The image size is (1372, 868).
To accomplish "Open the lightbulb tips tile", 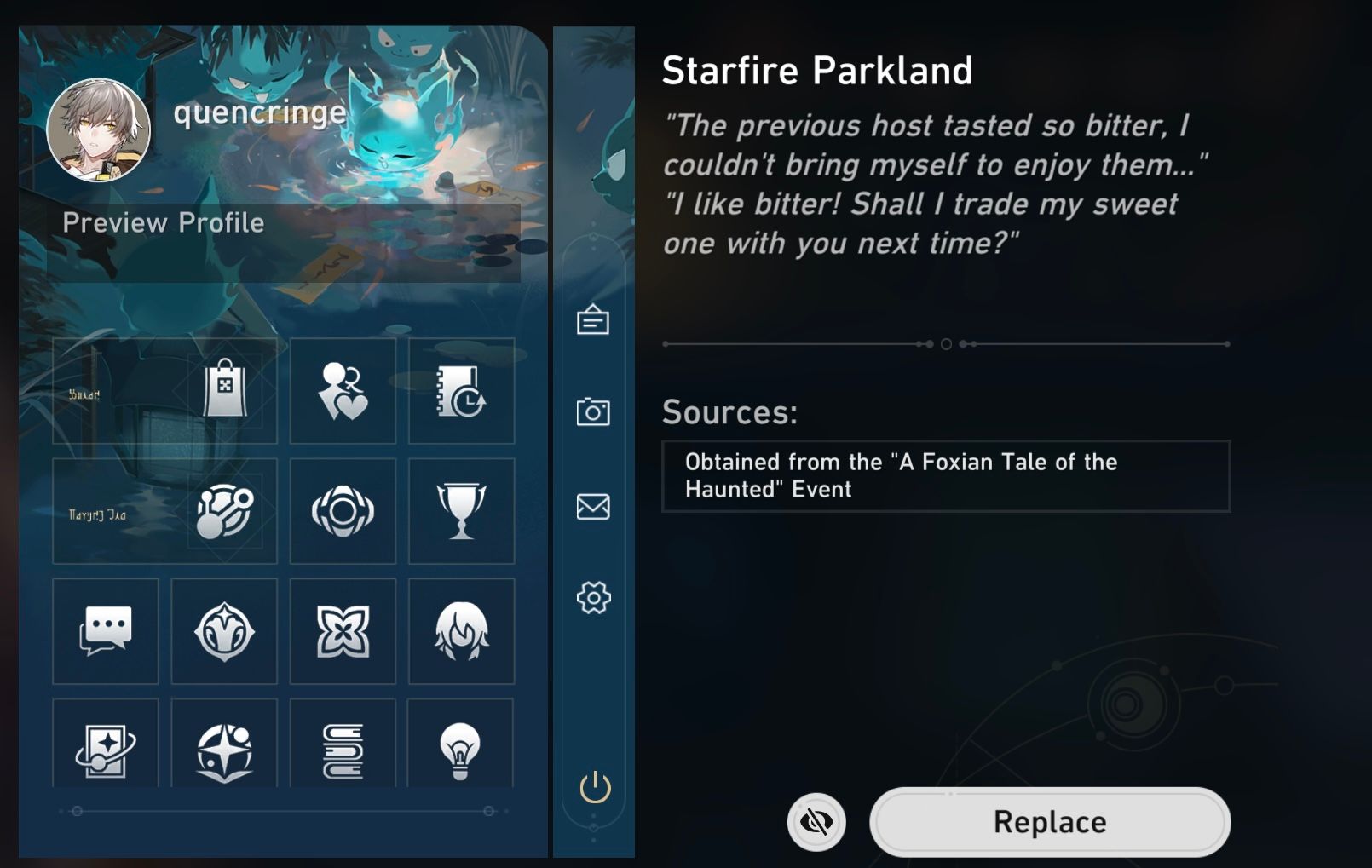I will click(460, 750).
